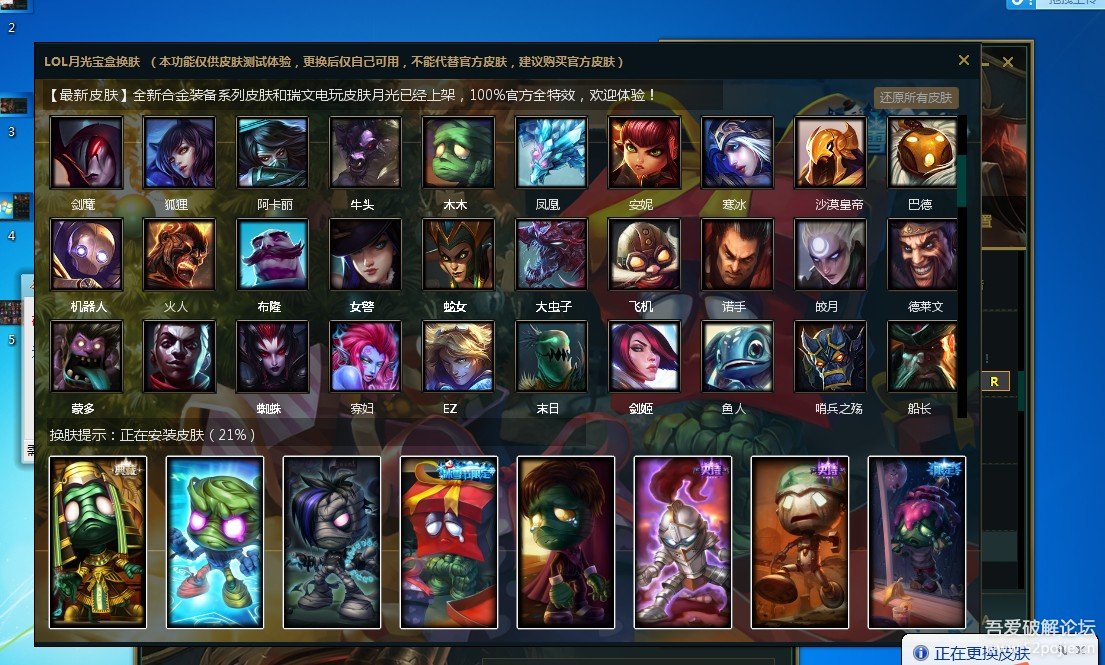Select the 剑魔 champion portrait
This screenshot has width=1105, height=665.
coord(86,153)
